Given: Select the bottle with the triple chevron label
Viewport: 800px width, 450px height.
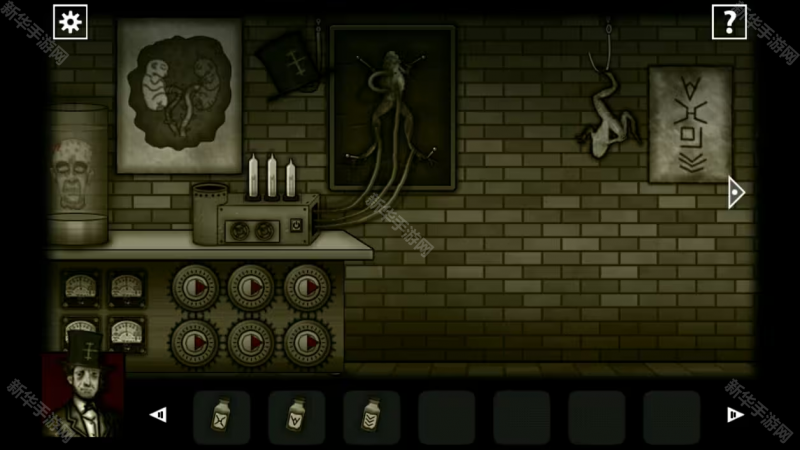Looking at the screenshot, I should pyautogui.click(x=371, y=416).
